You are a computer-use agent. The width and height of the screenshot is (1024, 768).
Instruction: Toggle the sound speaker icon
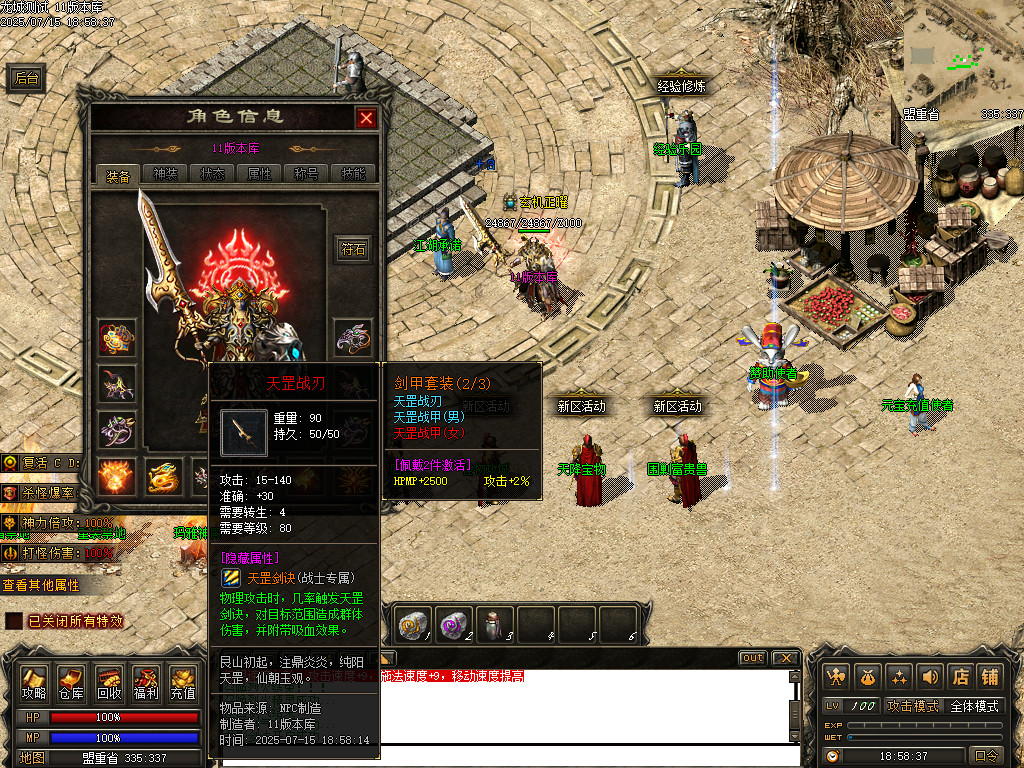tap(930, 677)
